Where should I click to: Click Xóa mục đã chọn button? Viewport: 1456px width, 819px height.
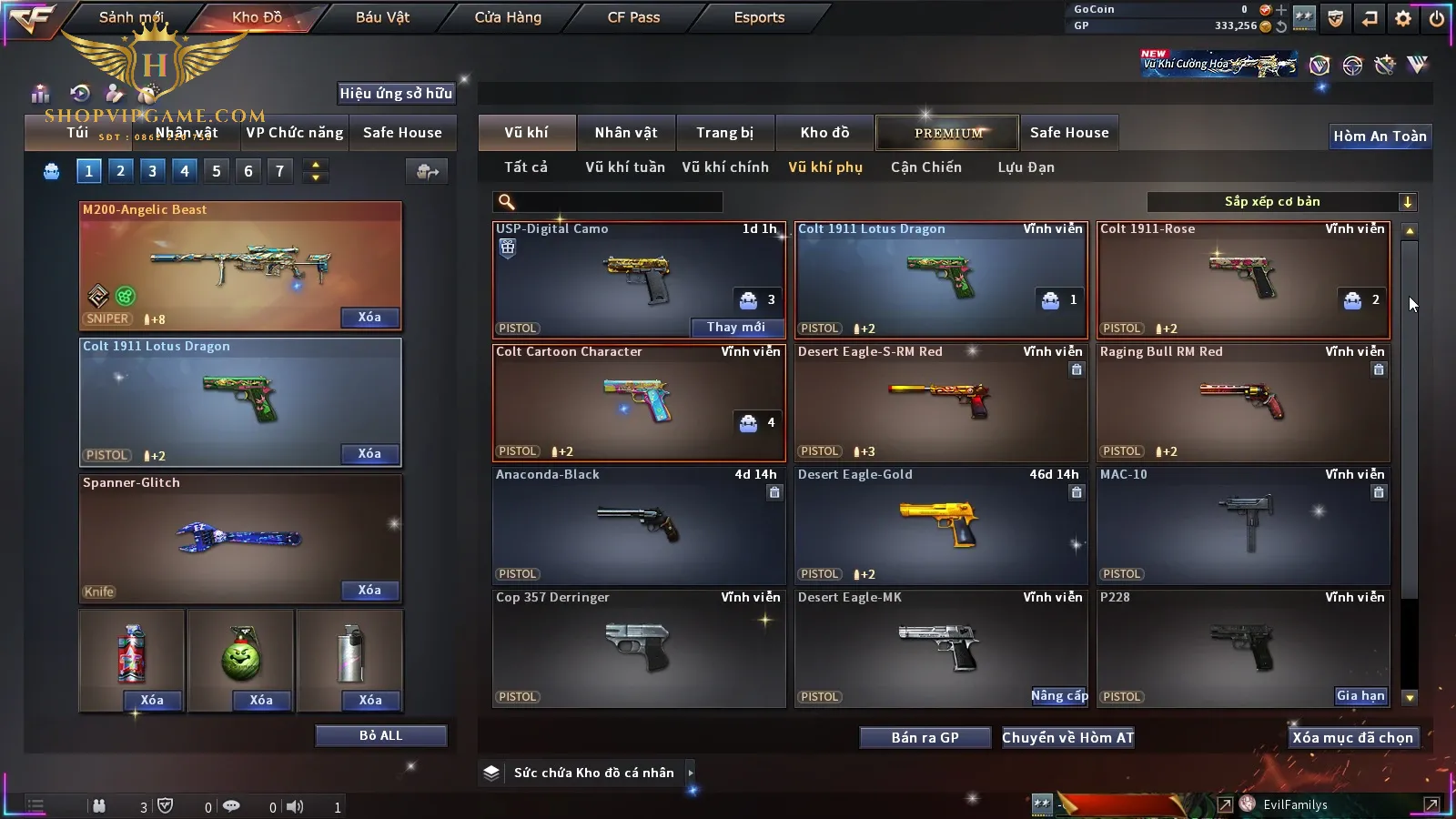point(1352,738)
